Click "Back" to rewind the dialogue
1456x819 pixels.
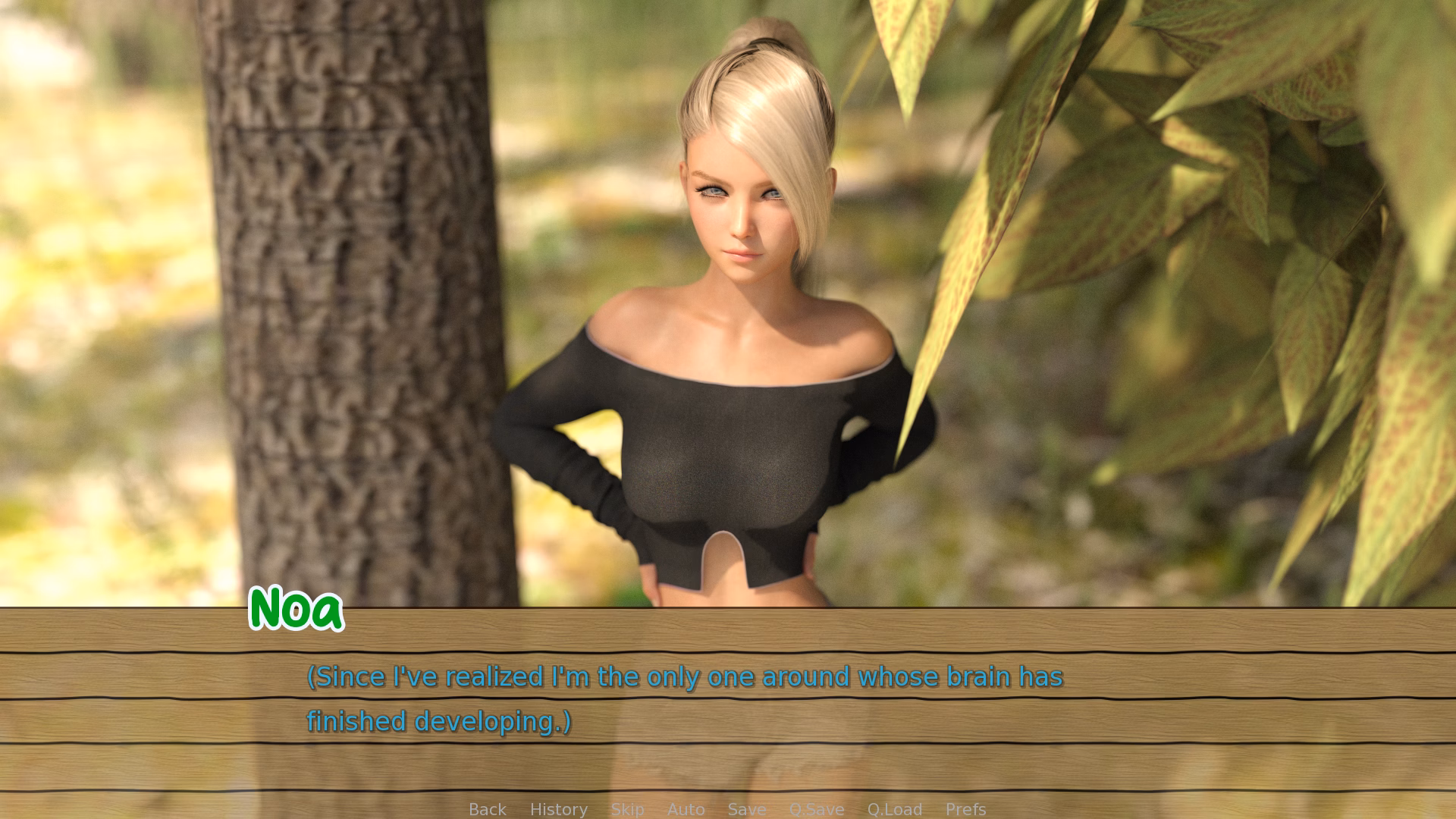pos(487,809)
